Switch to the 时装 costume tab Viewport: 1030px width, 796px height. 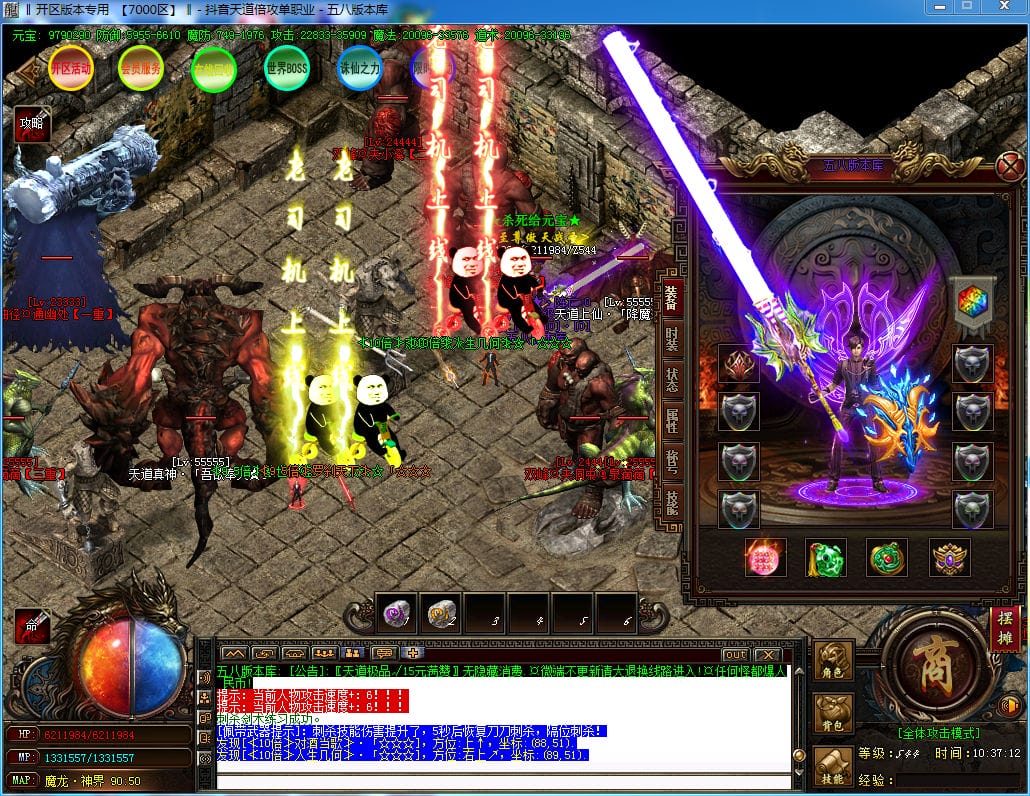(672, 339)
